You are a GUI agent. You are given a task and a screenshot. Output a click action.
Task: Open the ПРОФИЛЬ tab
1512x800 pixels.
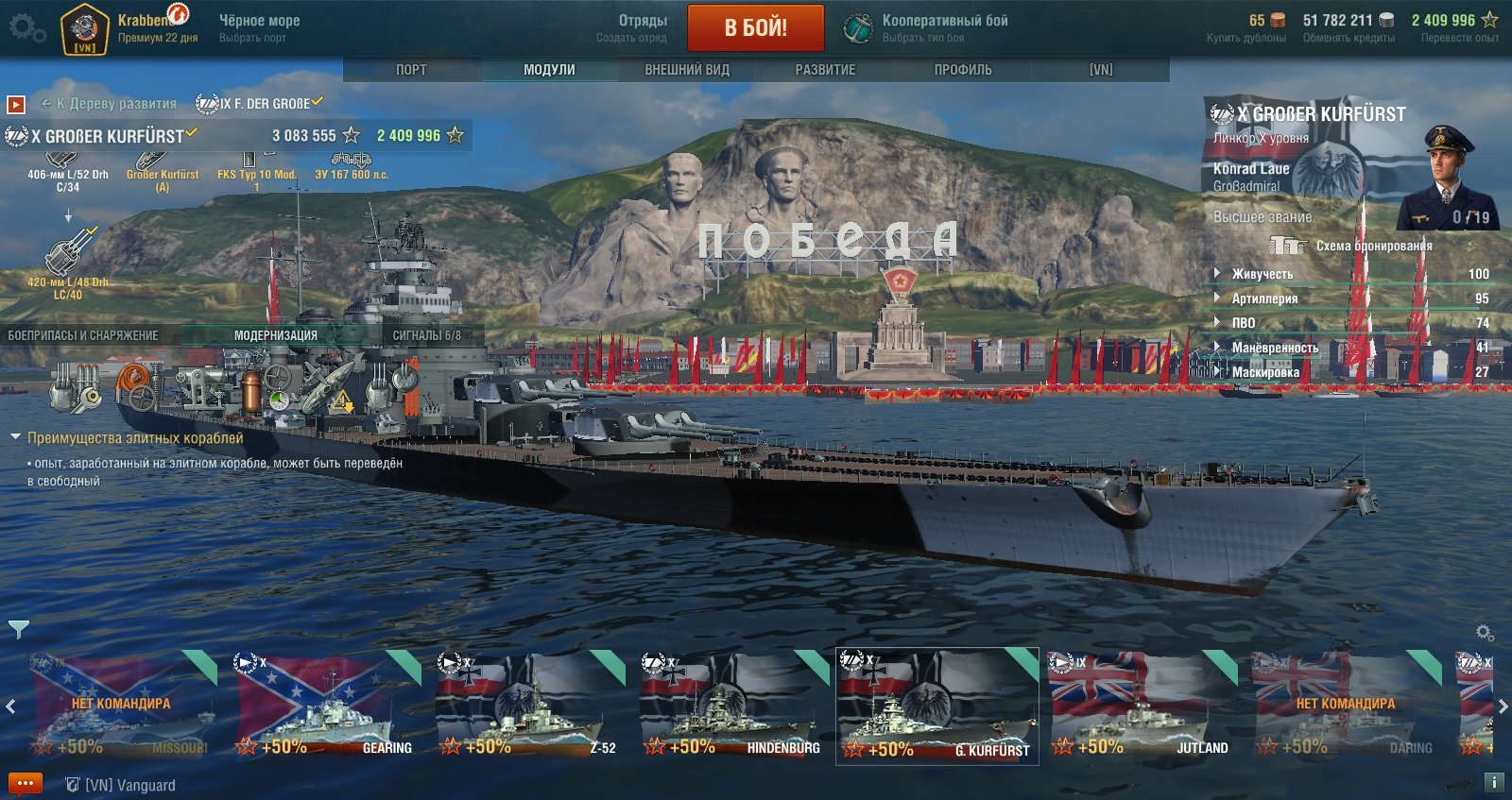click(963, 70)
